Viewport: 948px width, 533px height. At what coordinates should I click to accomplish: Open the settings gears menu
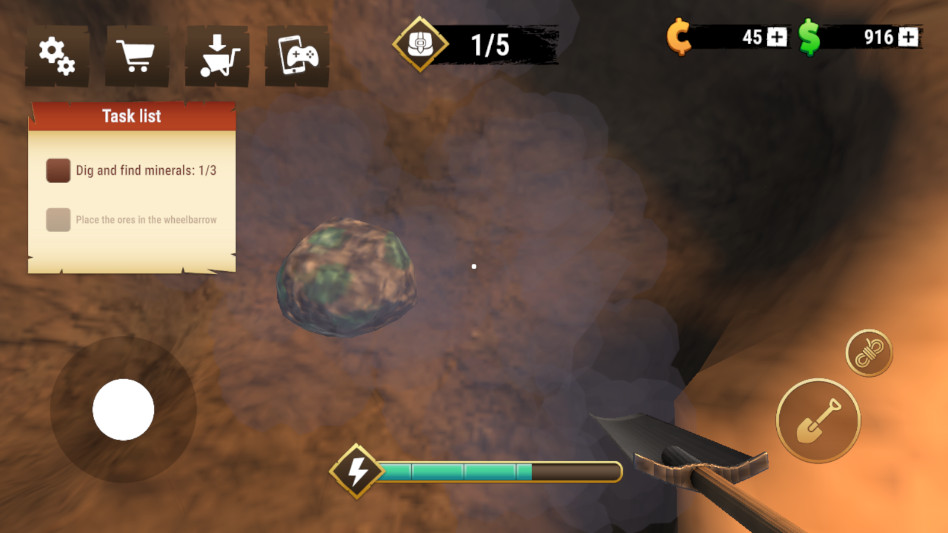tap(57, 56)
